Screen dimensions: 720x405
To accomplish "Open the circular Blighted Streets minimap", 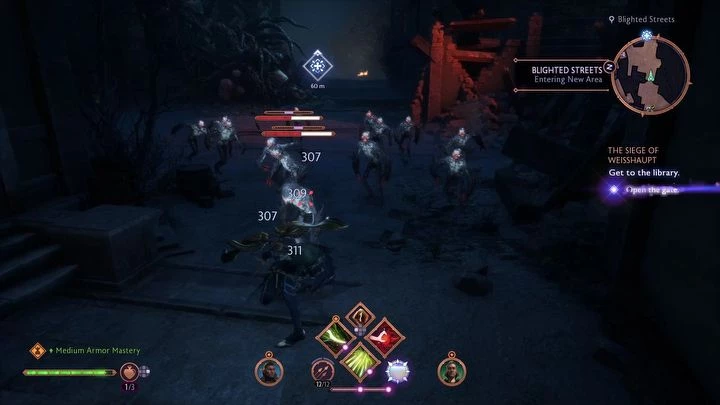I will 651,72.
